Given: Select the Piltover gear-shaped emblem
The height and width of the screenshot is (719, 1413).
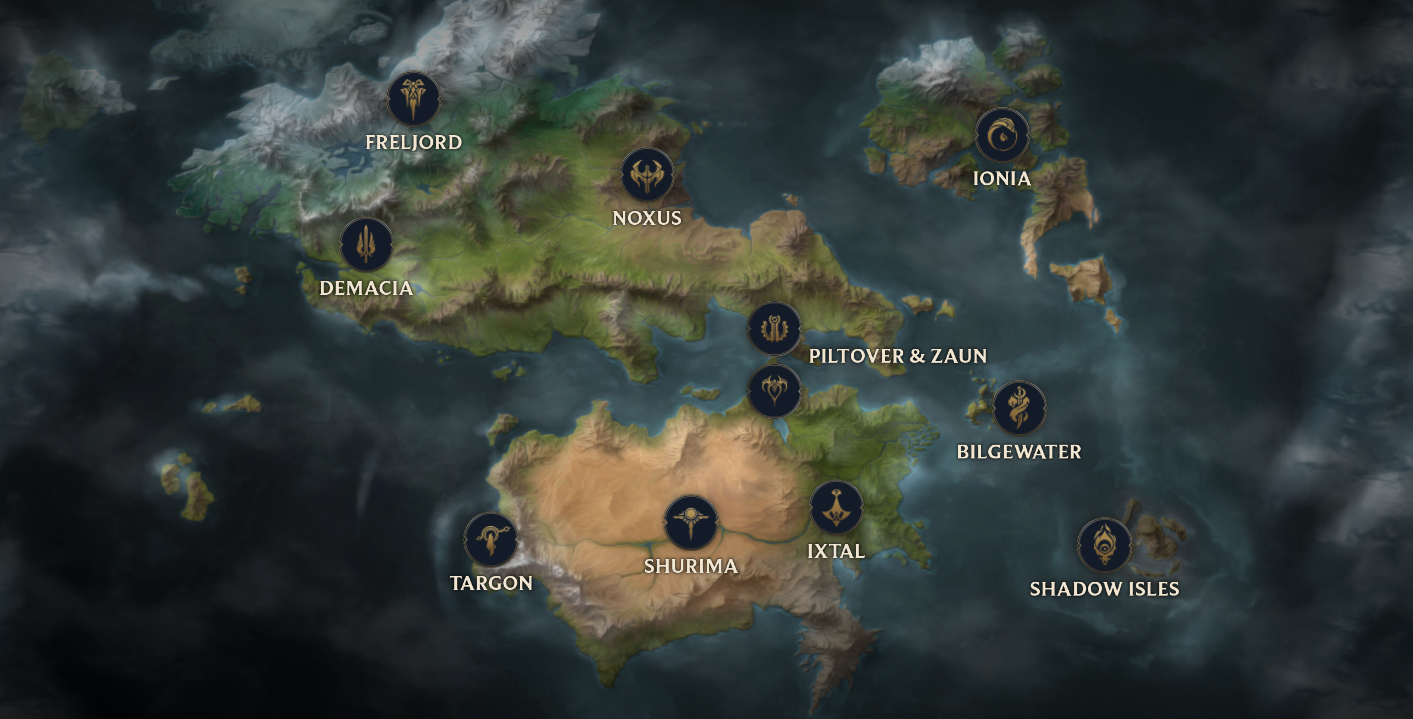Looking at the screenshot, I should click(x=774, y=329).
